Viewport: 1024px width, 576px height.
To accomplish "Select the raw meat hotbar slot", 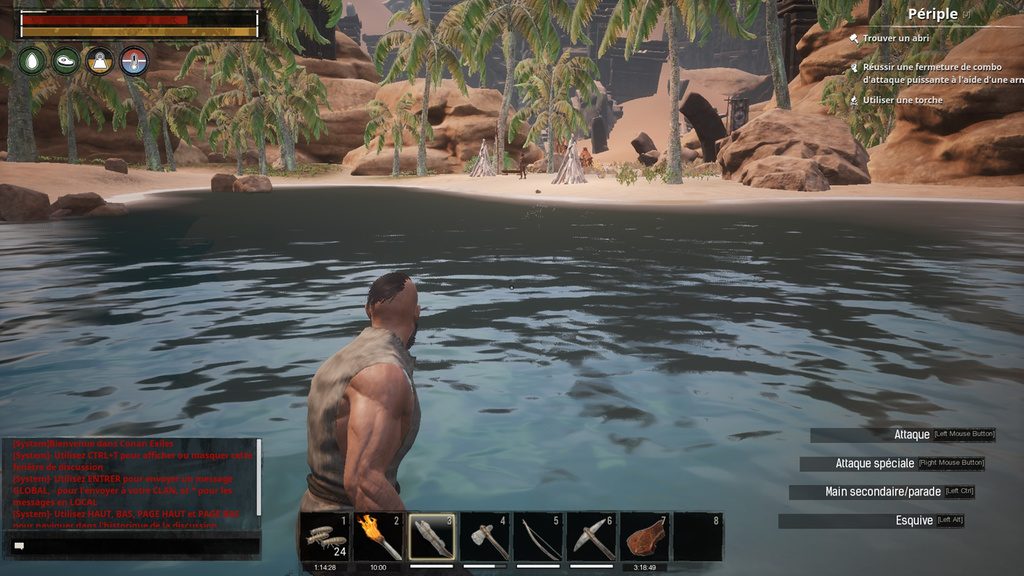I will [x=645, y=537].
